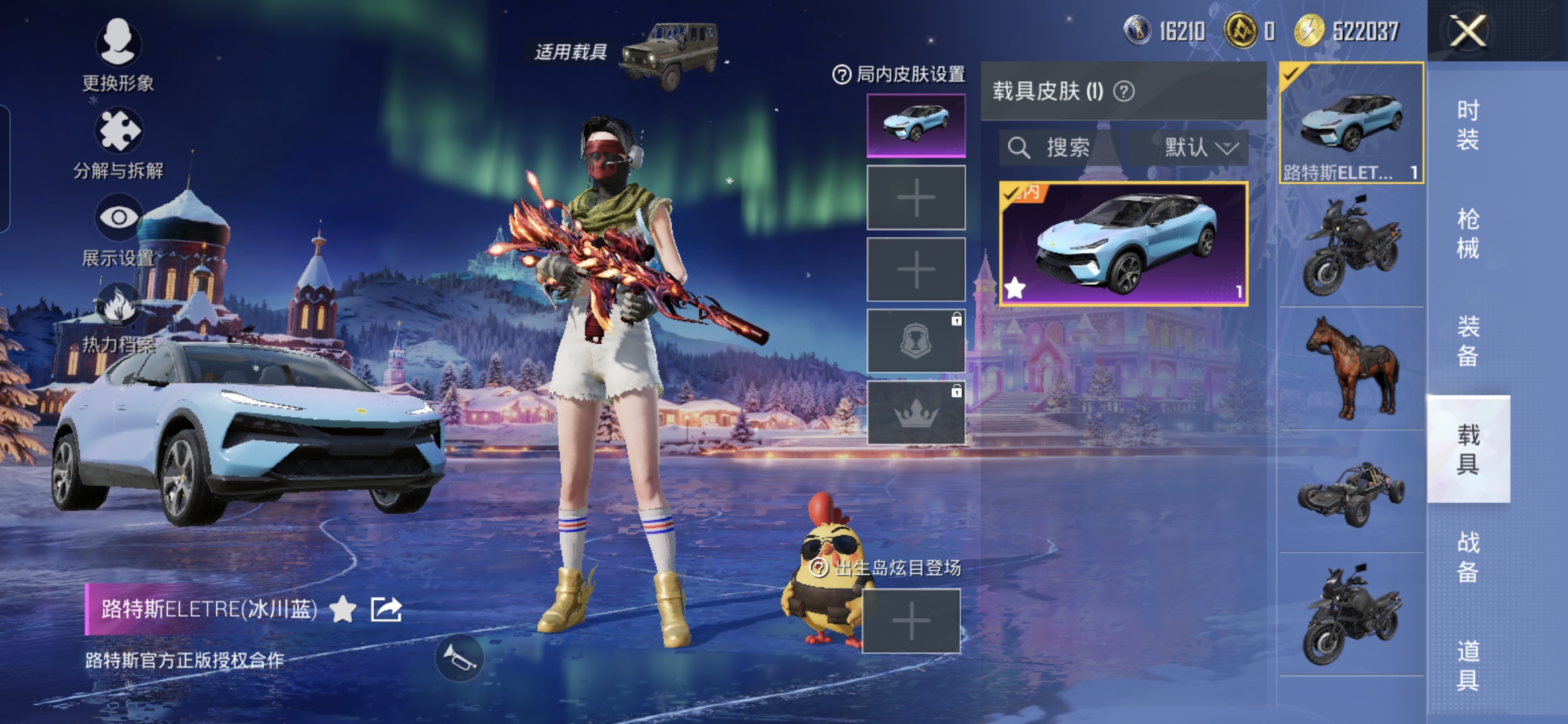
Task: Open 更换形象 change appearance
Action: [x=118, y=54]
